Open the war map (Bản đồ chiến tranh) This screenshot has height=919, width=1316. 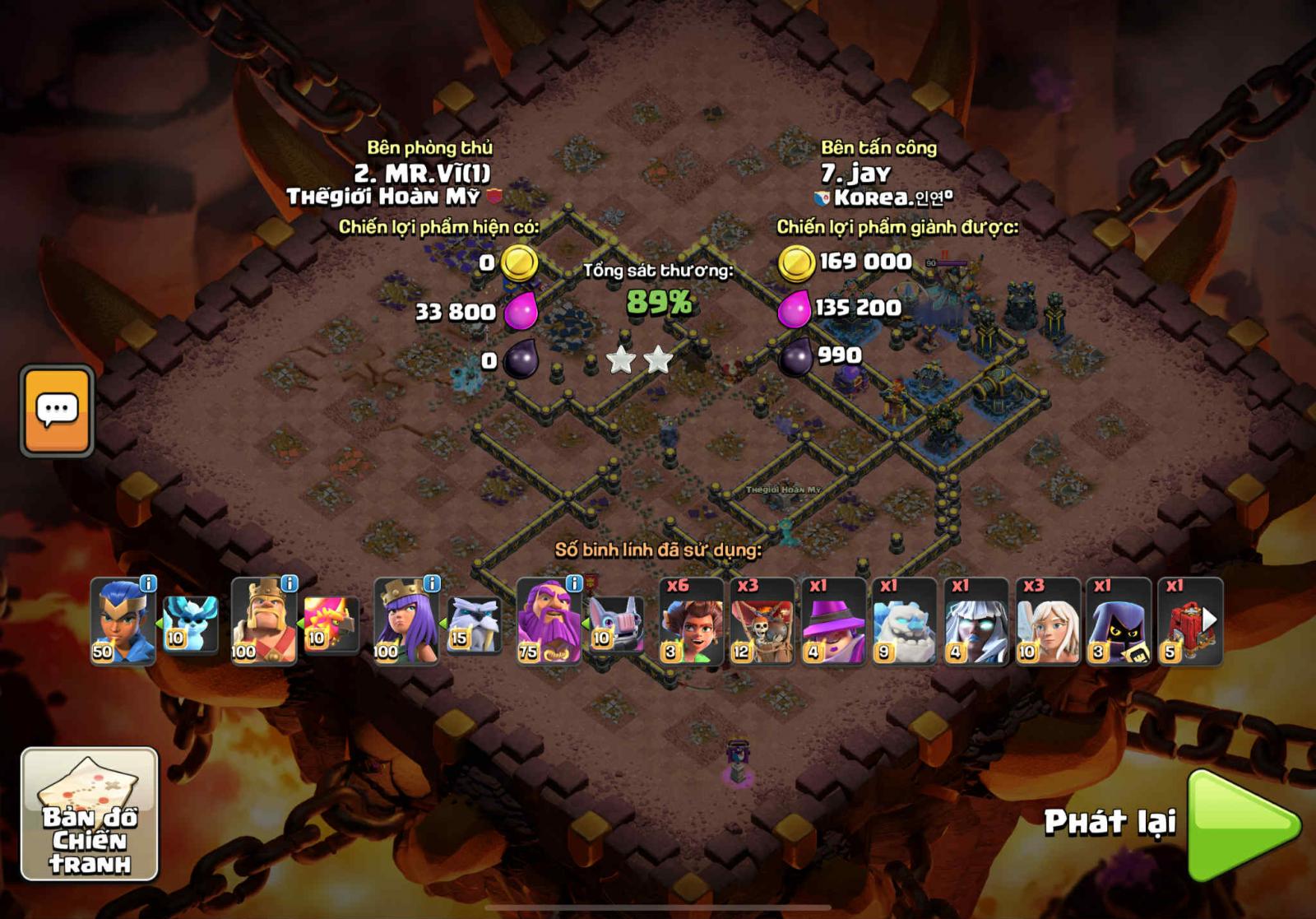89,814
